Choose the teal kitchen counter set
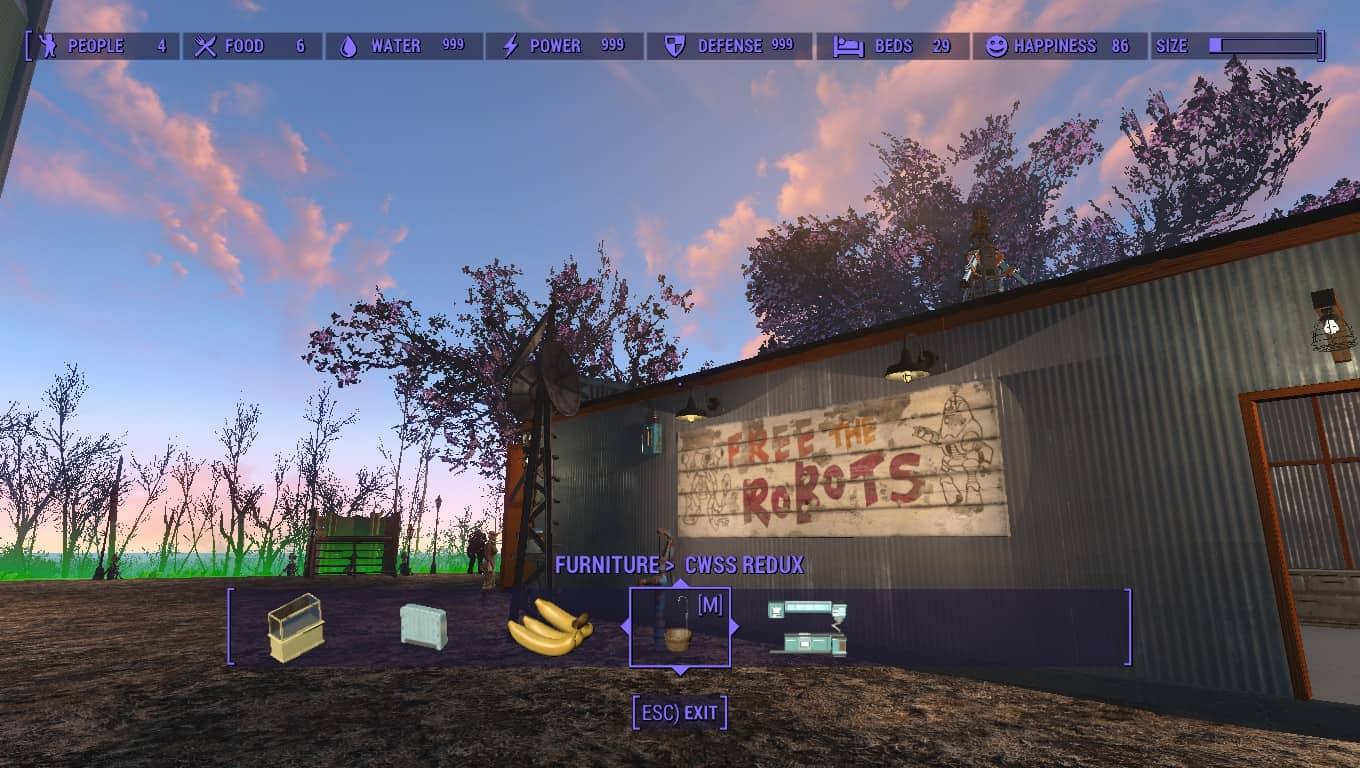Image resolution: width=1360 pixels, height=768 pixels. click(808, 628)
